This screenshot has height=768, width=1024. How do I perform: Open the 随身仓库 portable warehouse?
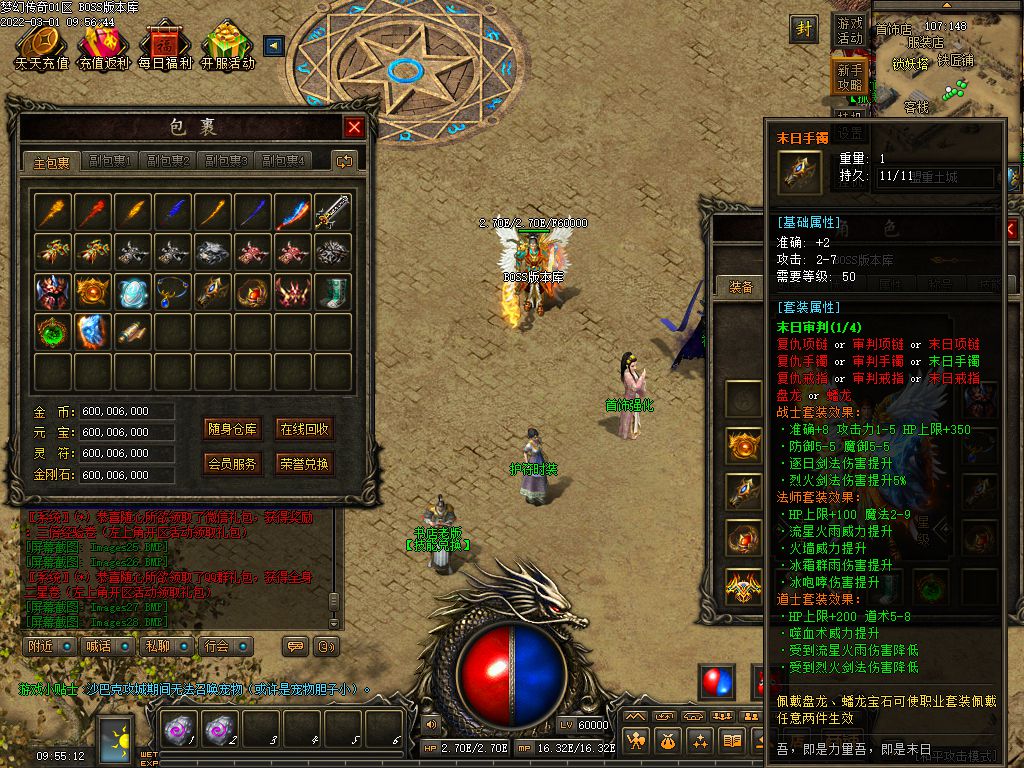pyautogui.click(x=233, y=429)
